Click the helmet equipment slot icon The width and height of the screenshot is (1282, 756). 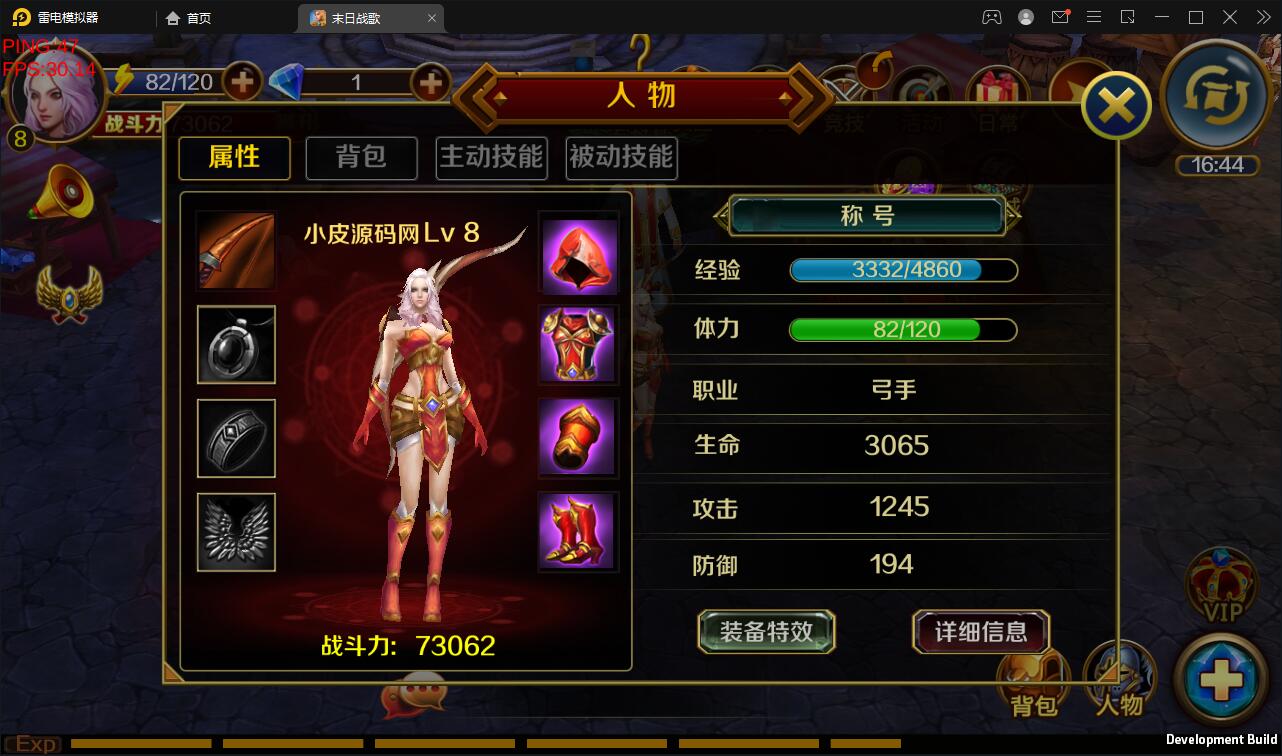578,250
